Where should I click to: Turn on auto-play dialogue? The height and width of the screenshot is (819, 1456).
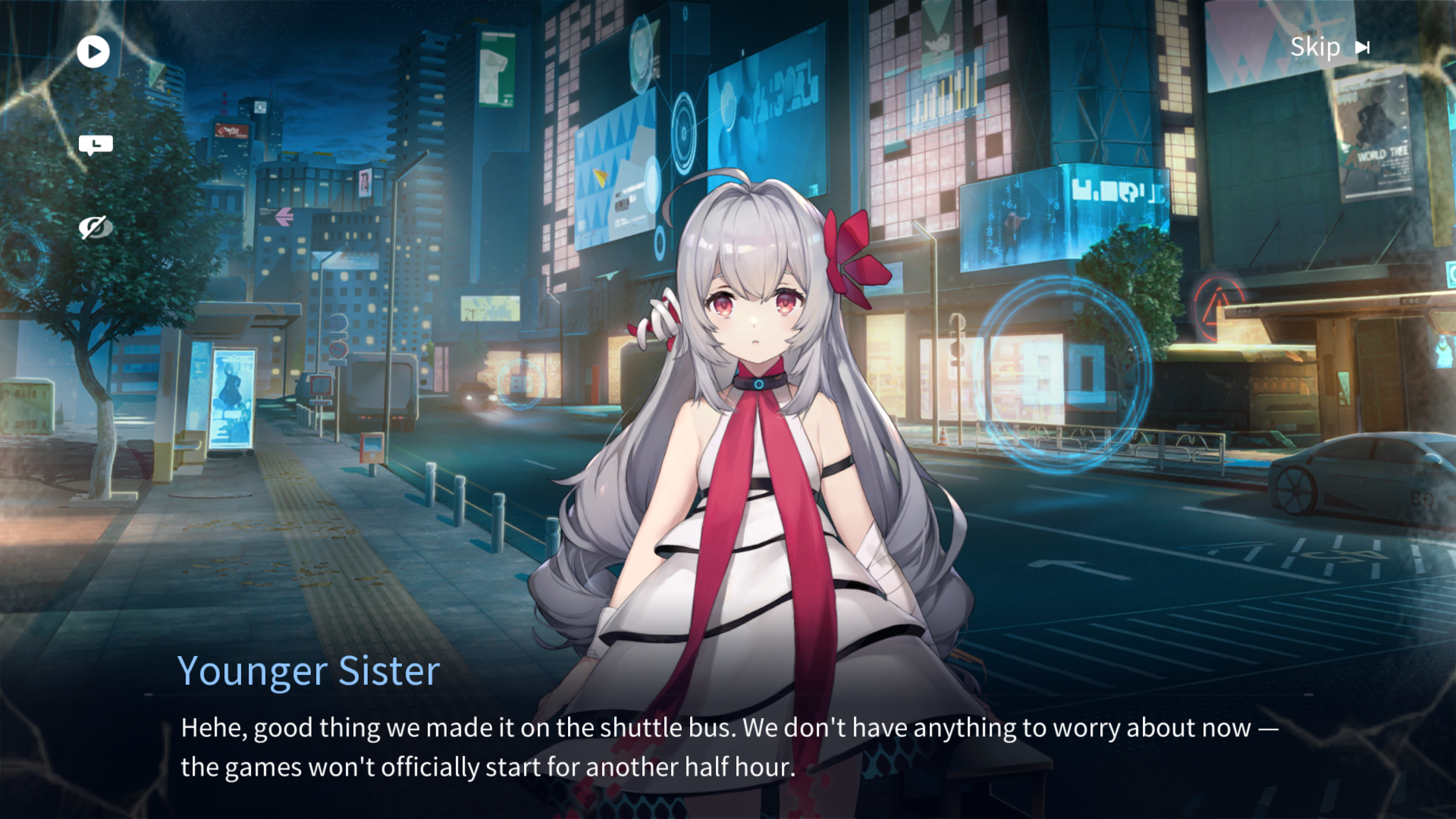(x=93, y=52)
